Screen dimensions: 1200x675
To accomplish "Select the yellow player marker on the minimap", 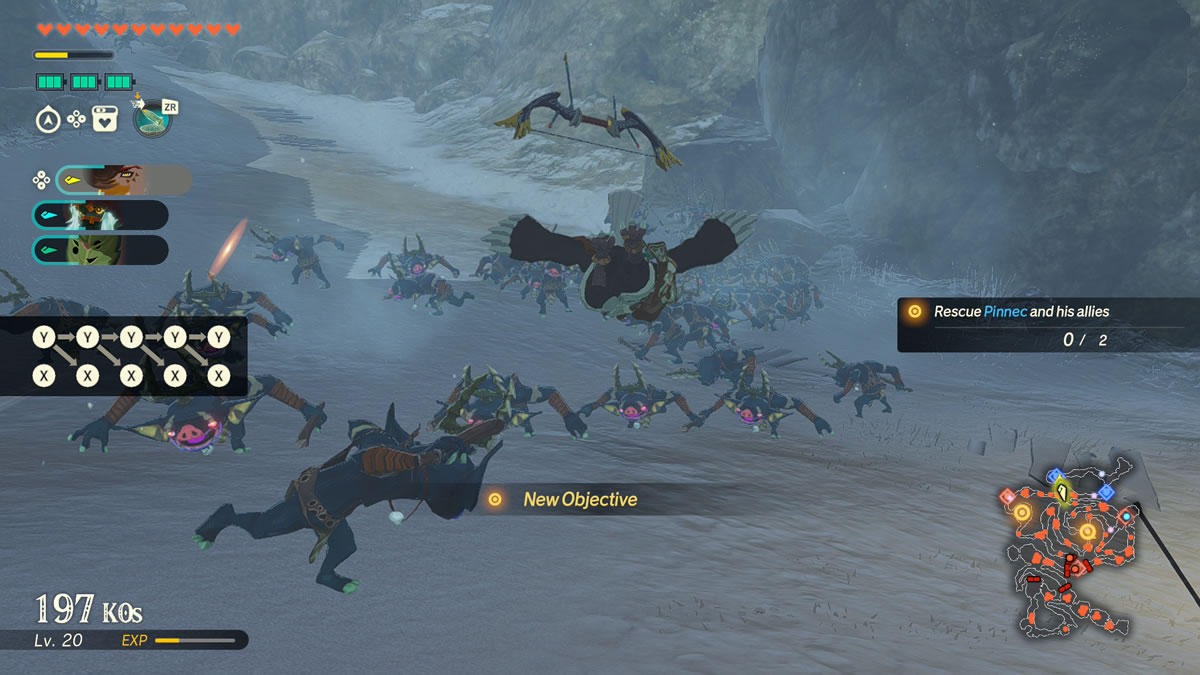I will pyautogui.click(x=1061, y=492).
